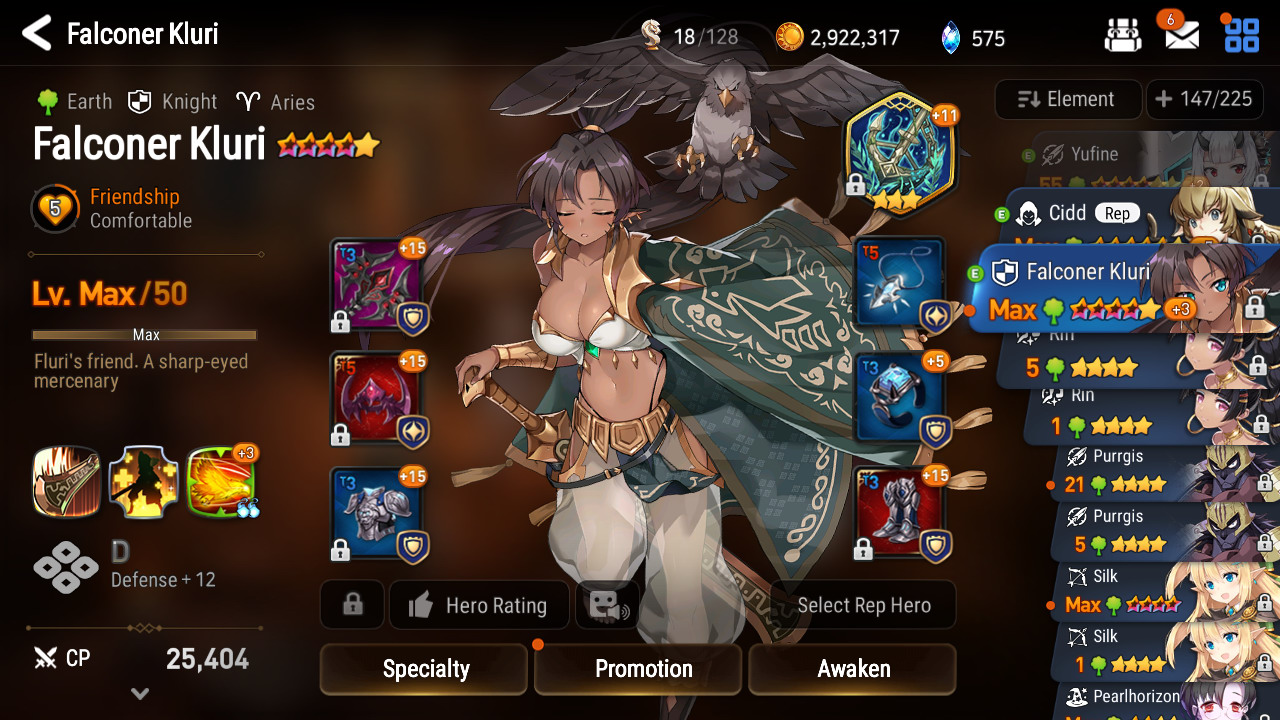
Task: Select the artifact slot with +11
Action: click(900, 150)
